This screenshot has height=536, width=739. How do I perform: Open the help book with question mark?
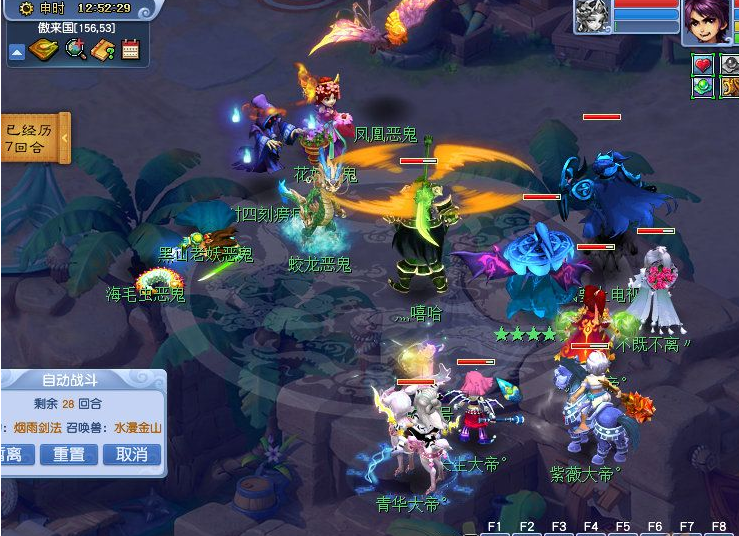103,50
